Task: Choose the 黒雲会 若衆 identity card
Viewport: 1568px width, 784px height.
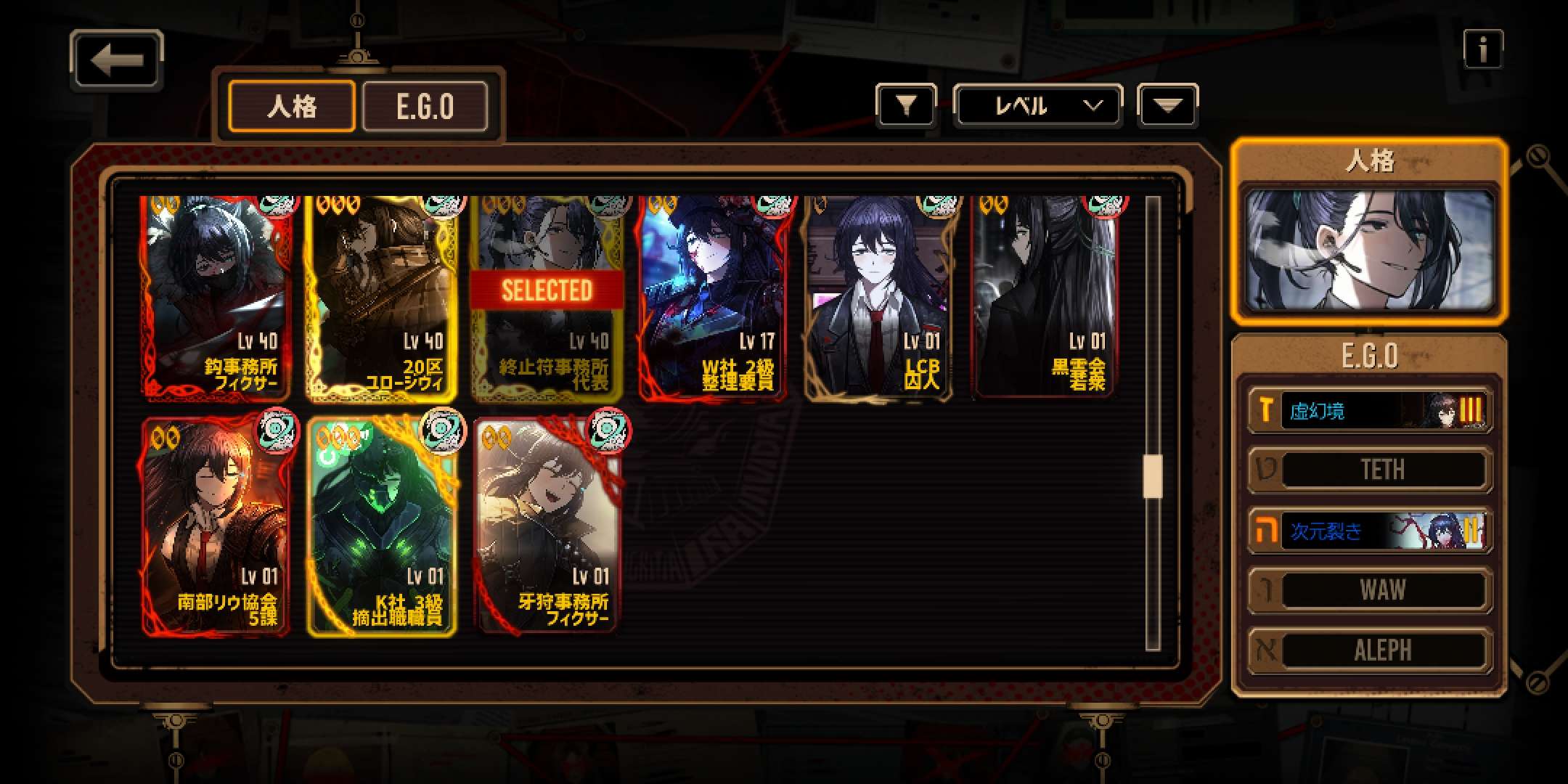Action: click(x=1044, y=298)
